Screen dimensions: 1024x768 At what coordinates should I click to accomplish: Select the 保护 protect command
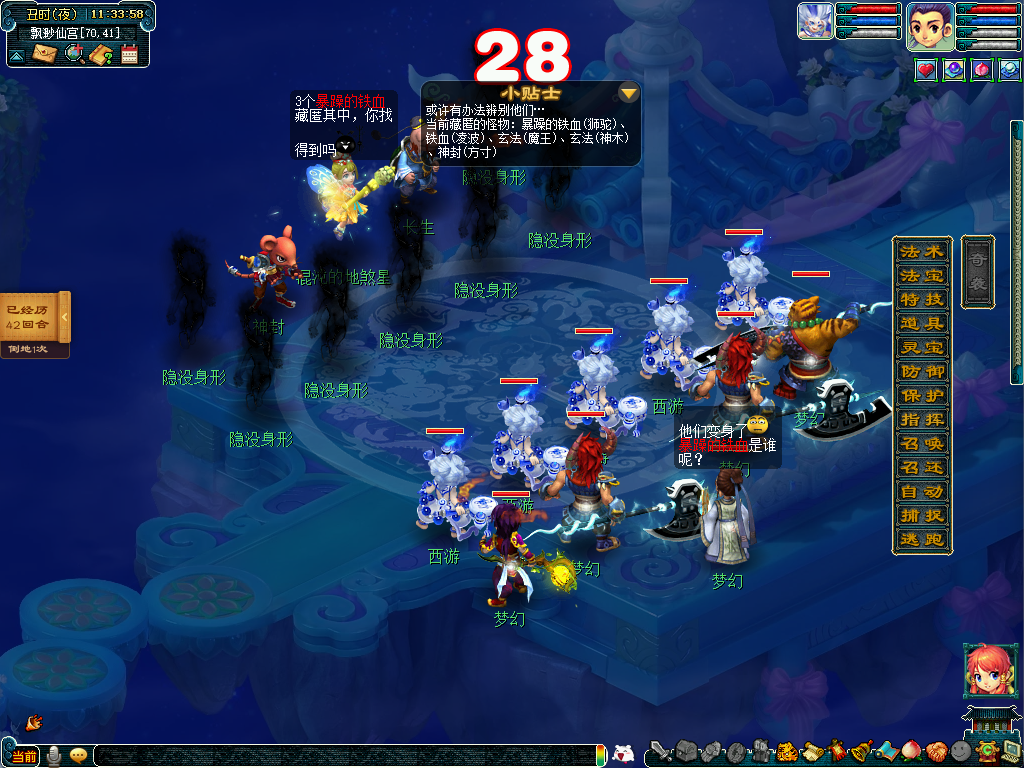pos(921,395)
